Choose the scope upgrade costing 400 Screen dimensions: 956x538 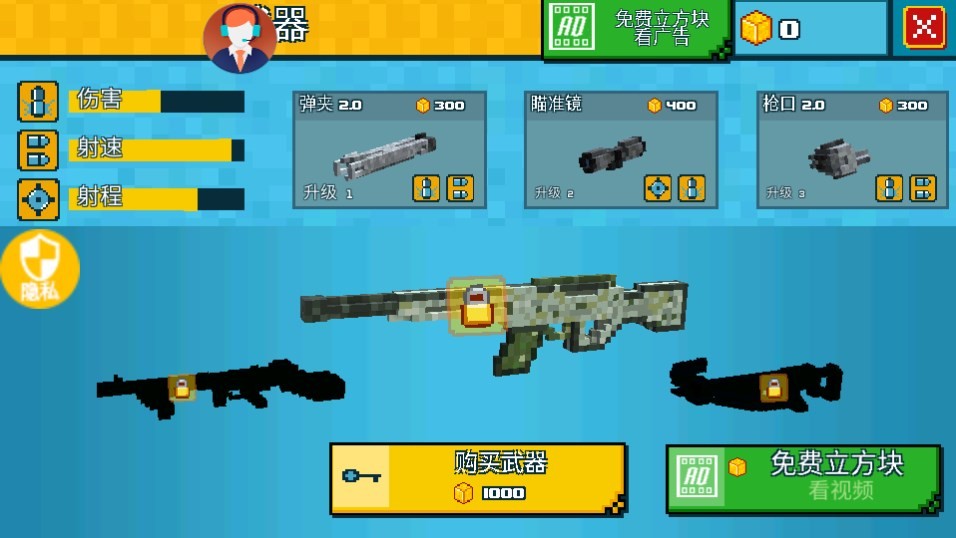[621, 150]
